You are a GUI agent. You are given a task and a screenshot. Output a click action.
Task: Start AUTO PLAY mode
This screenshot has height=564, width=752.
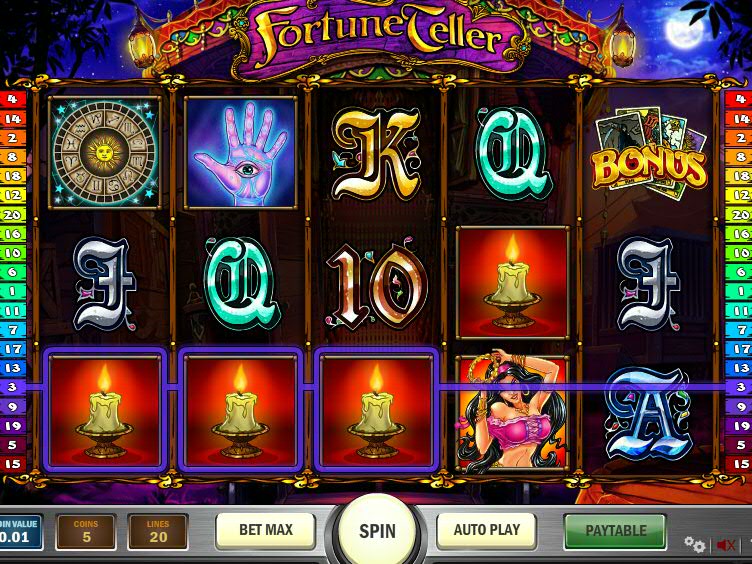(x=488, y=530)
